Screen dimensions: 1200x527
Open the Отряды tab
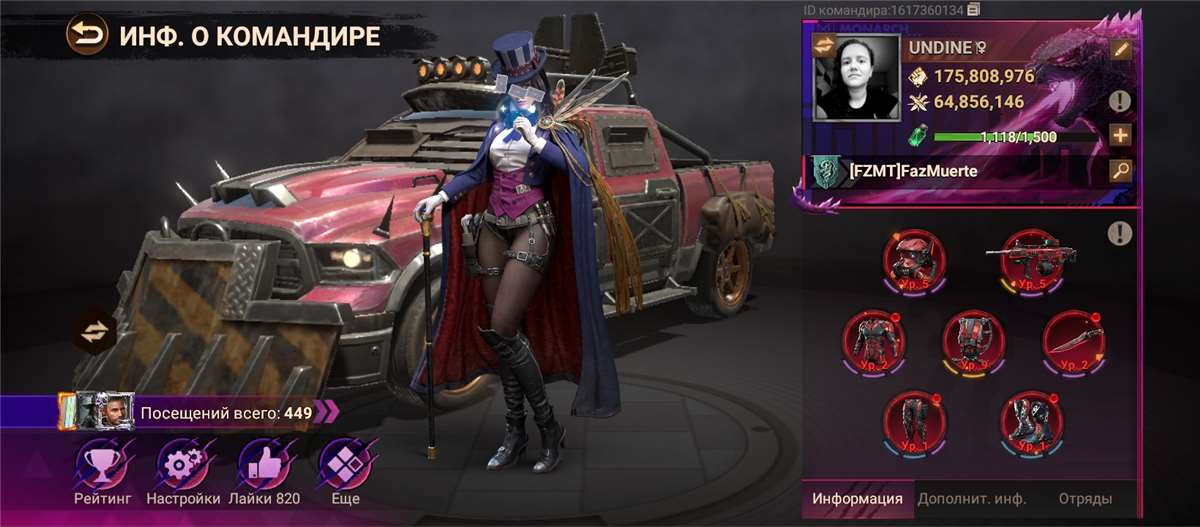click(x=1084, y=498)
